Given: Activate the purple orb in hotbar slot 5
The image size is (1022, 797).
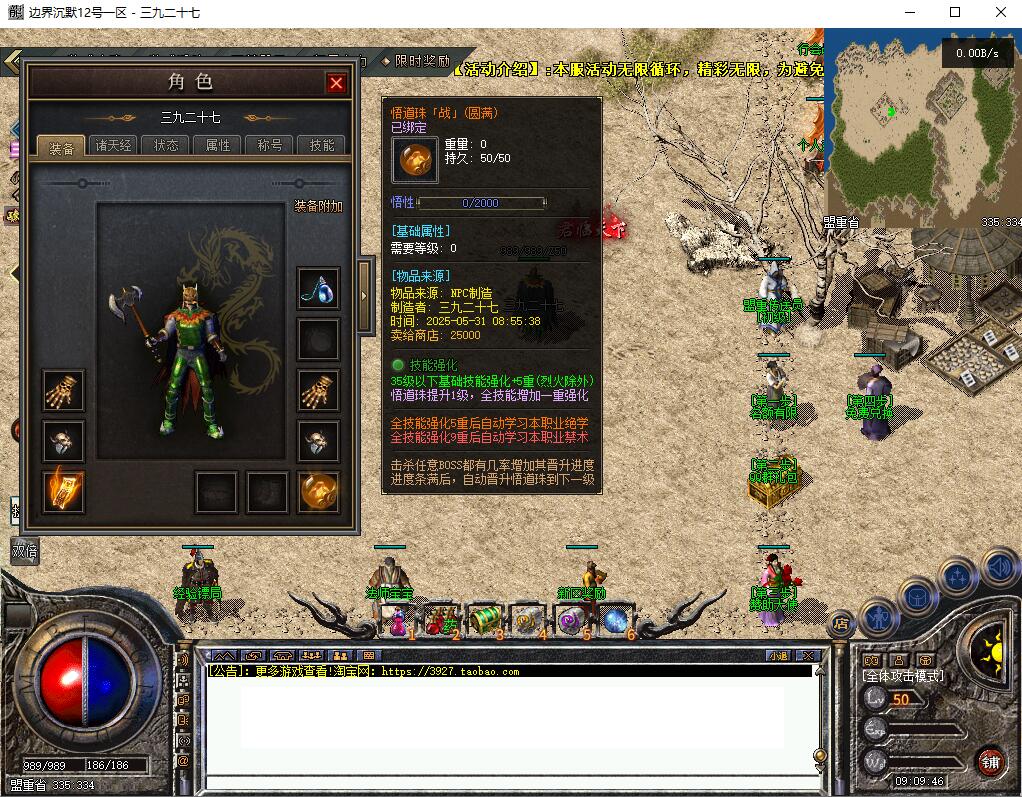Looking at the screenshot, I should [570, 620].
